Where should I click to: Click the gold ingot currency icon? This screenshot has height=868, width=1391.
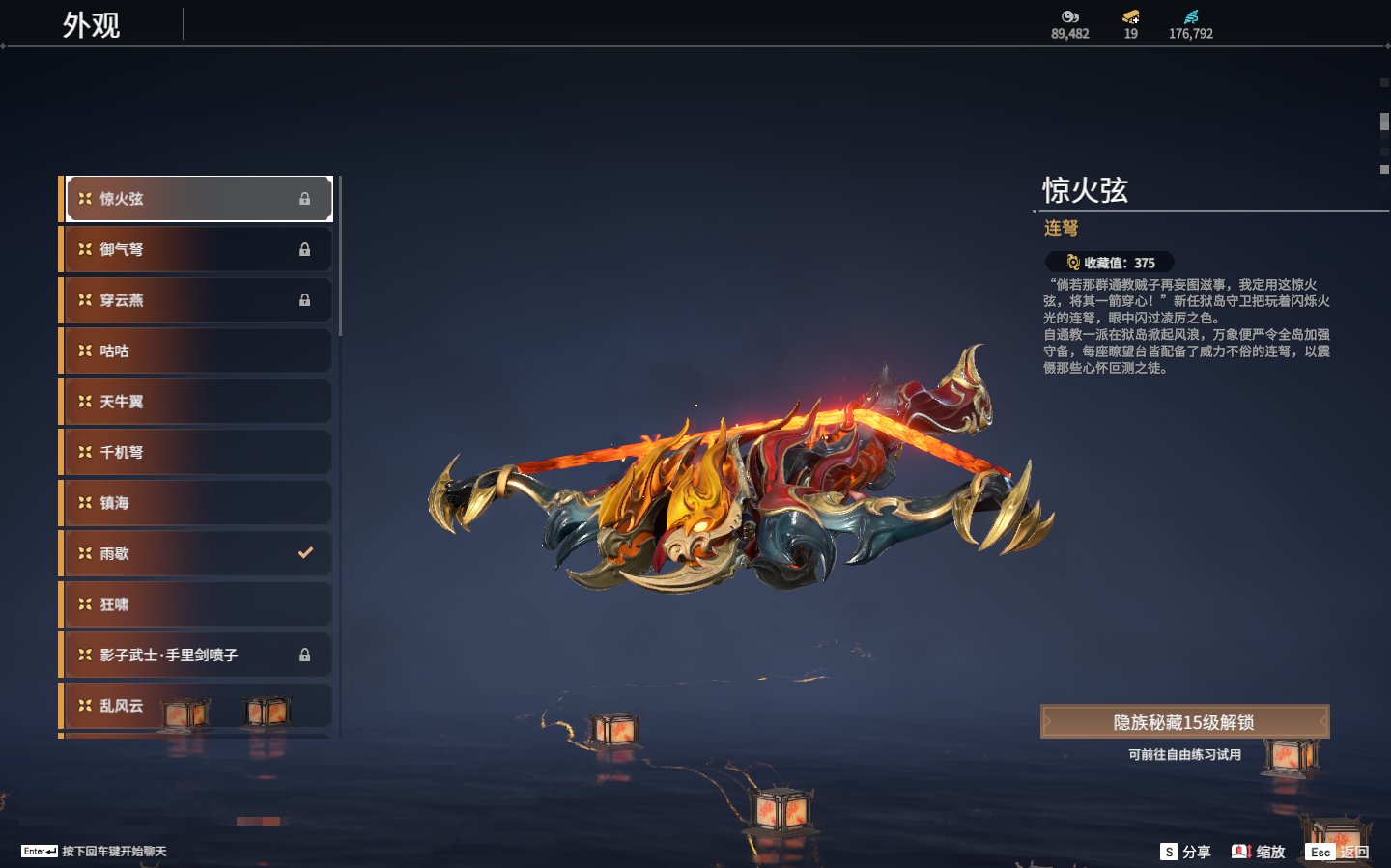1130,16
